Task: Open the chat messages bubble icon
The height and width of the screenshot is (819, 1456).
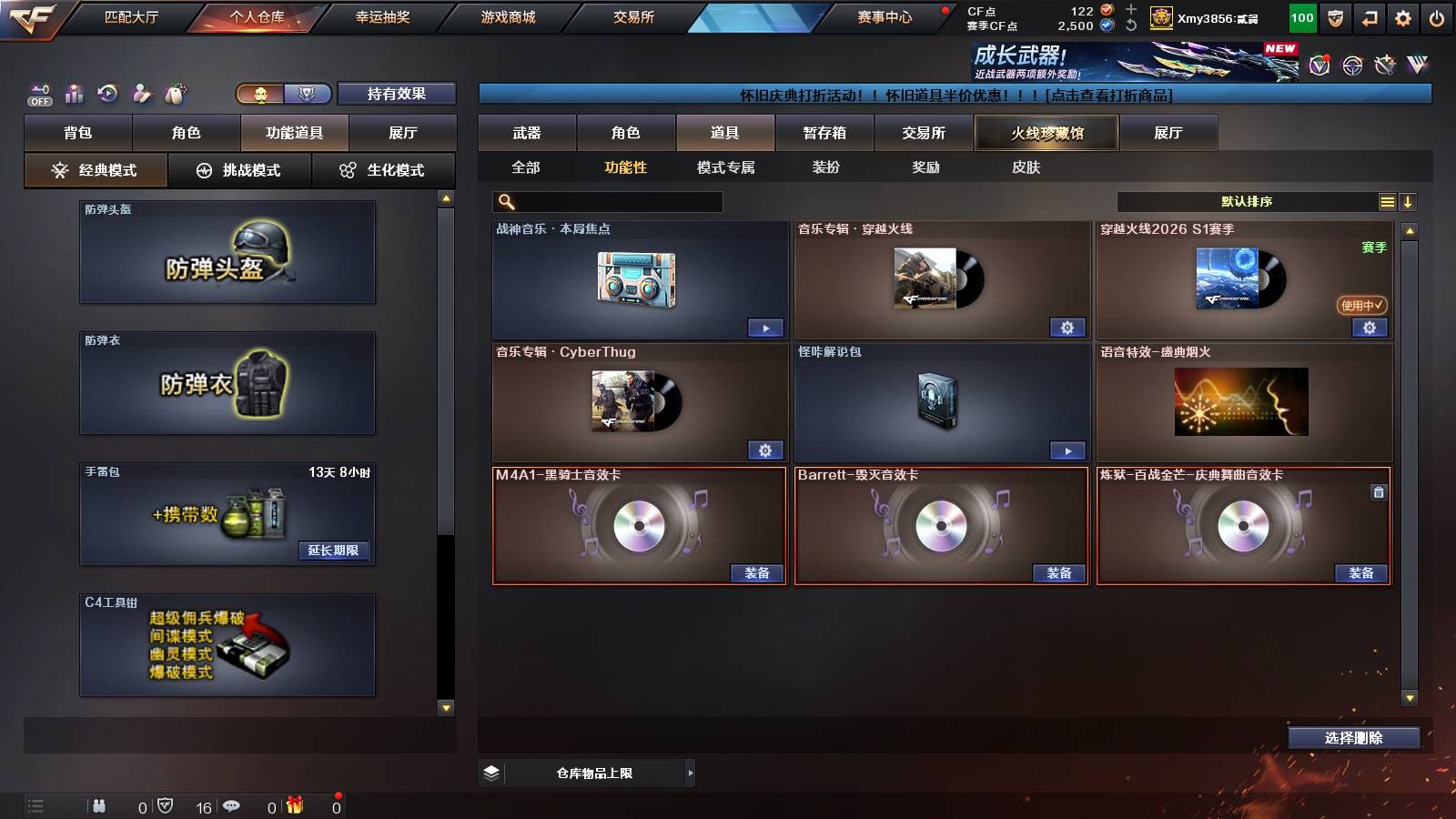Action: coord(233,805)
